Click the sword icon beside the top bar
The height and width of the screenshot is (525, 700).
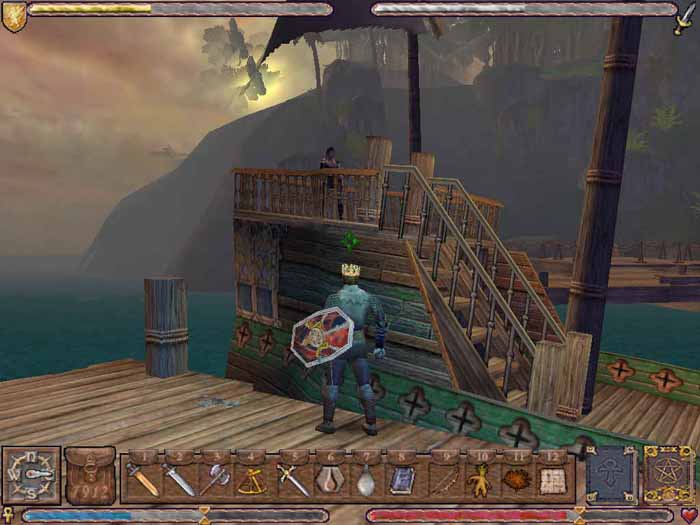(x=688, y=16)
